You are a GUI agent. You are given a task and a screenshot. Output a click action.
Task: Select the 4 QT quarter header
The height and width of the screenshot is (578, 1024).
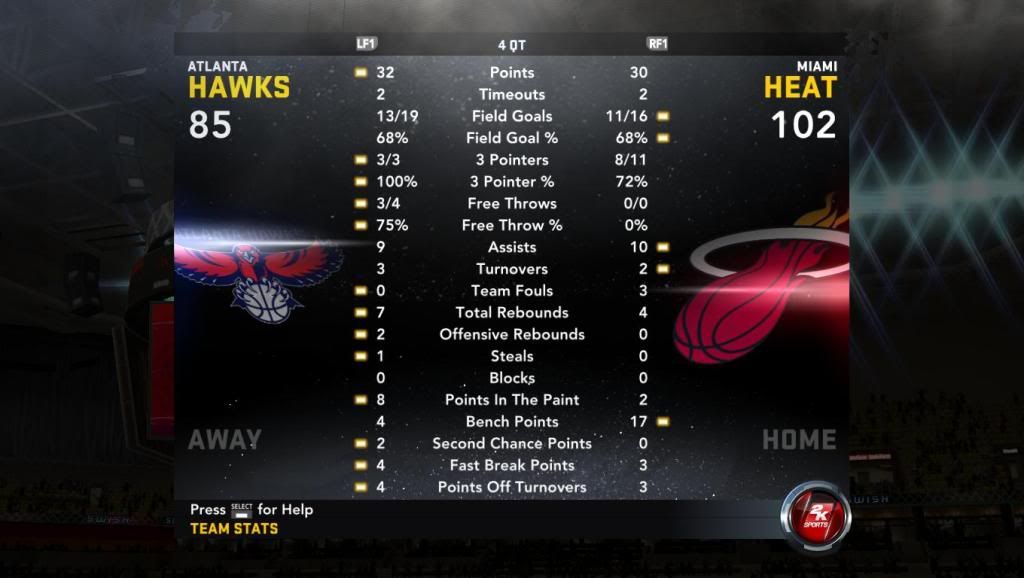click(x=511, y=45)
